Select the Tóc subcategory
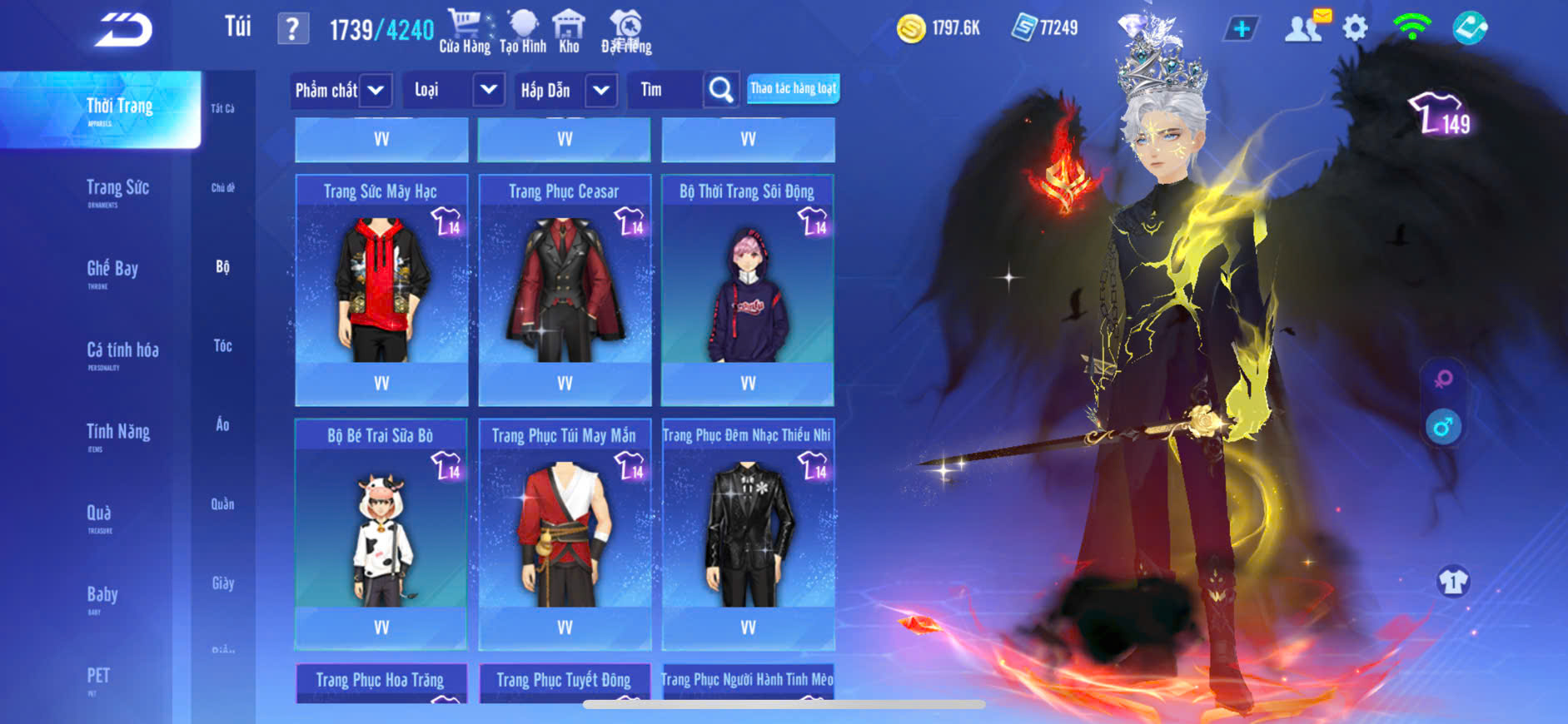Screen dimensions: 1568x724 click(222, 345)
